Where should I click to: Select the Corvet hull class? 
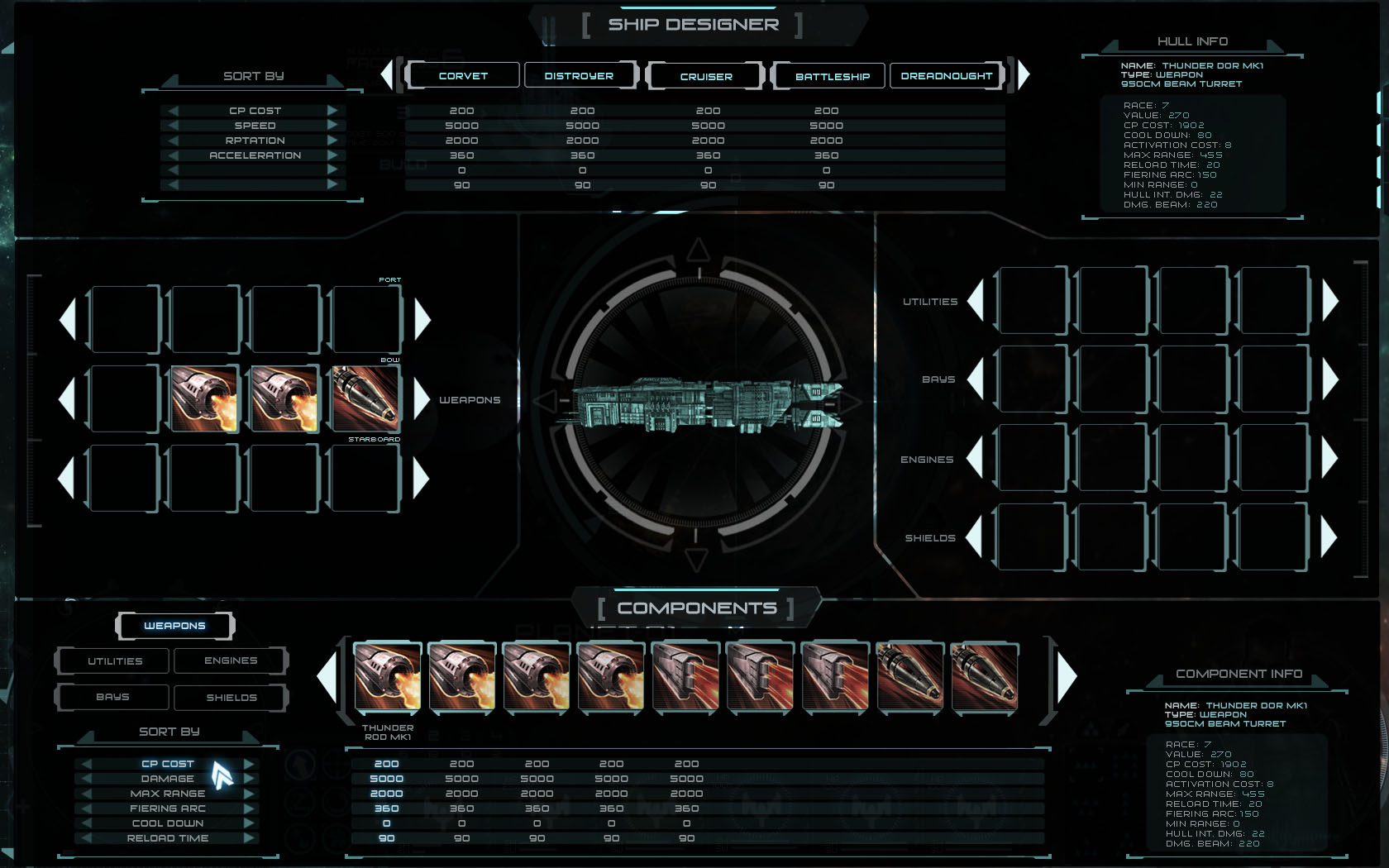click(463, 75)
